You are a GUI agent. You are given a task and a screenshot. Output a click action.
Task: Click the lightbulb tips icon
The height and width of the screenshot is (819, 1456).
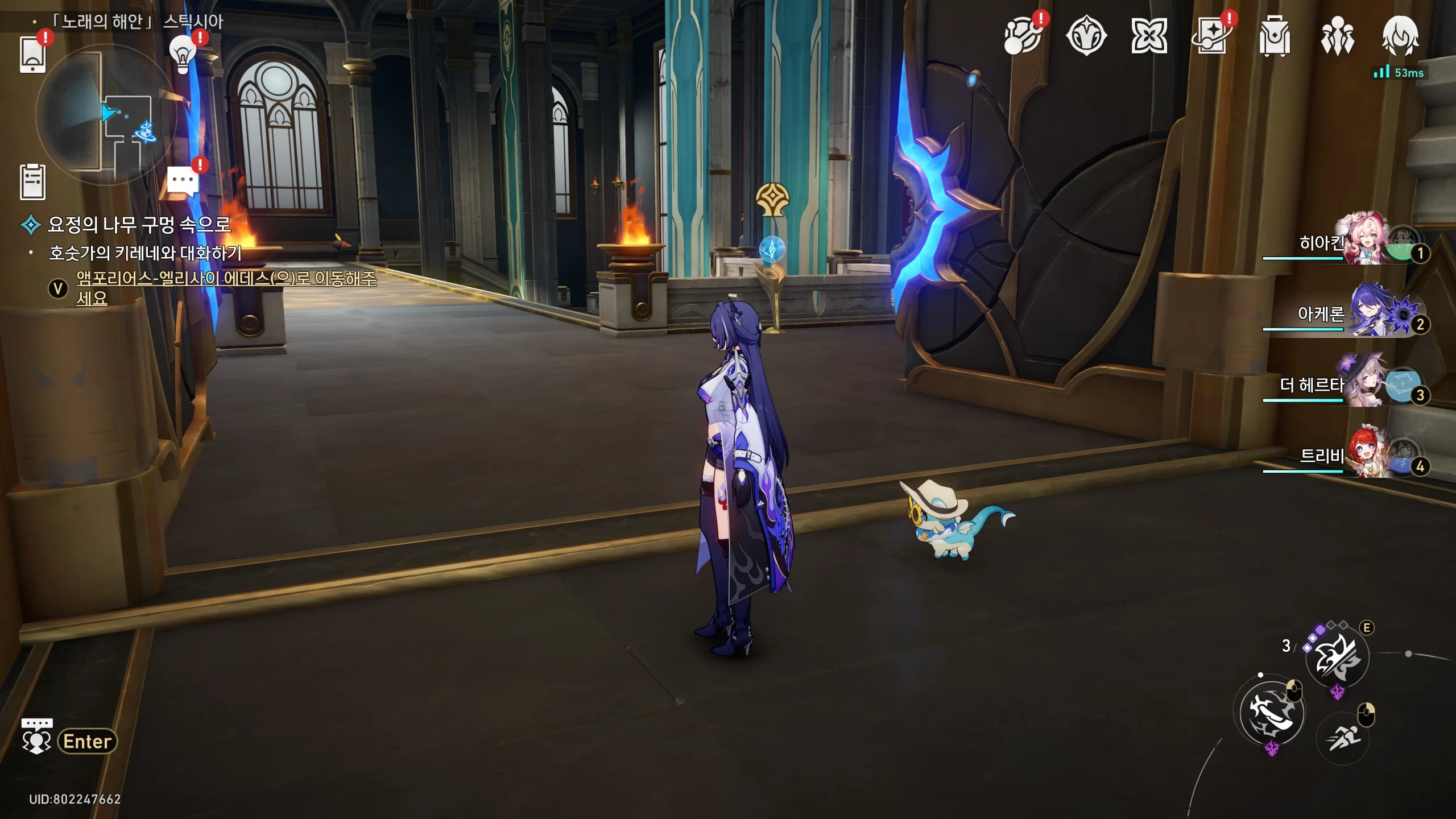point(183,55)
